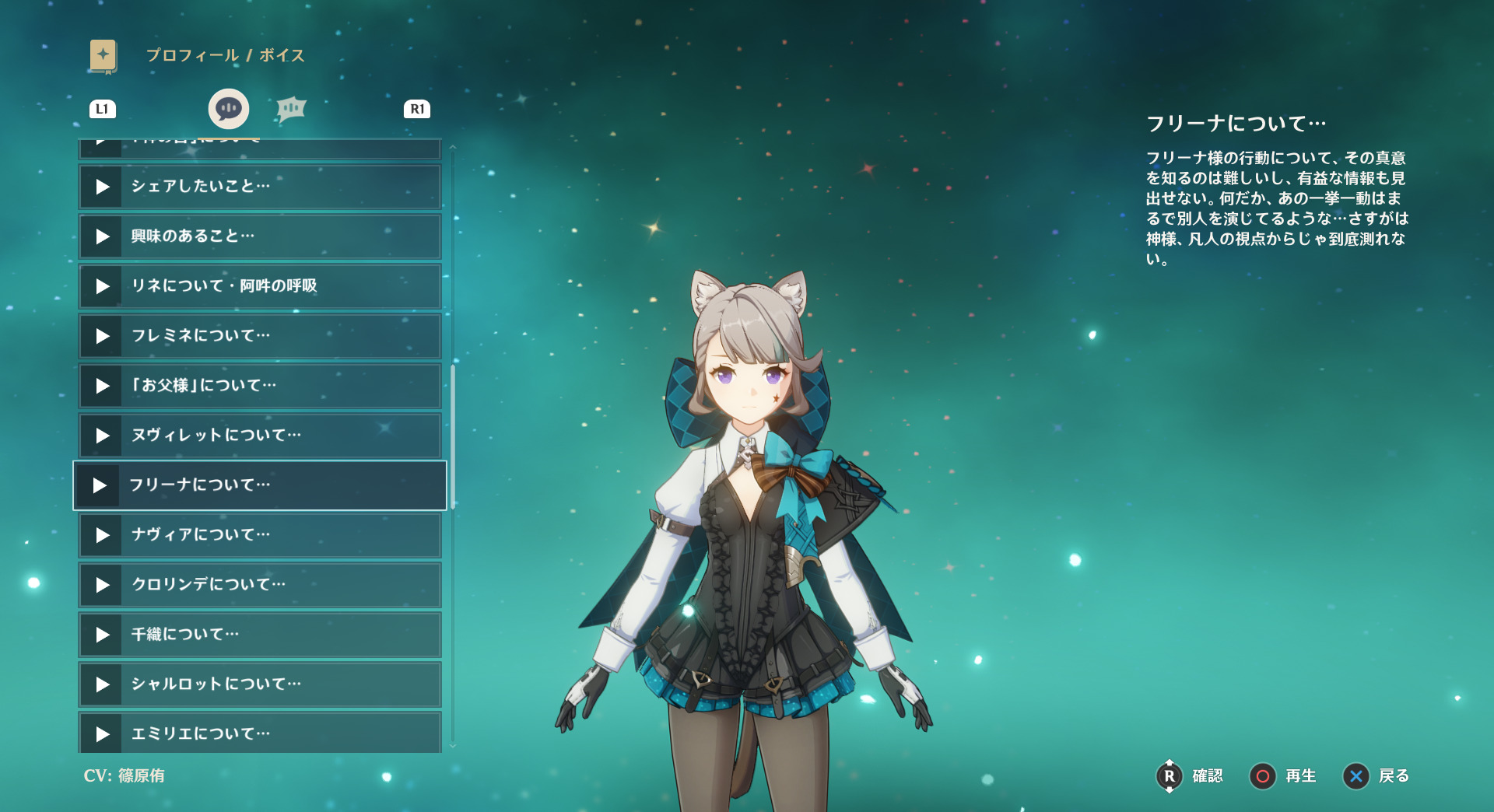Open the フレミネについて voice line
This screenshot has height=812, width=1494.
(x=259, y=336)
